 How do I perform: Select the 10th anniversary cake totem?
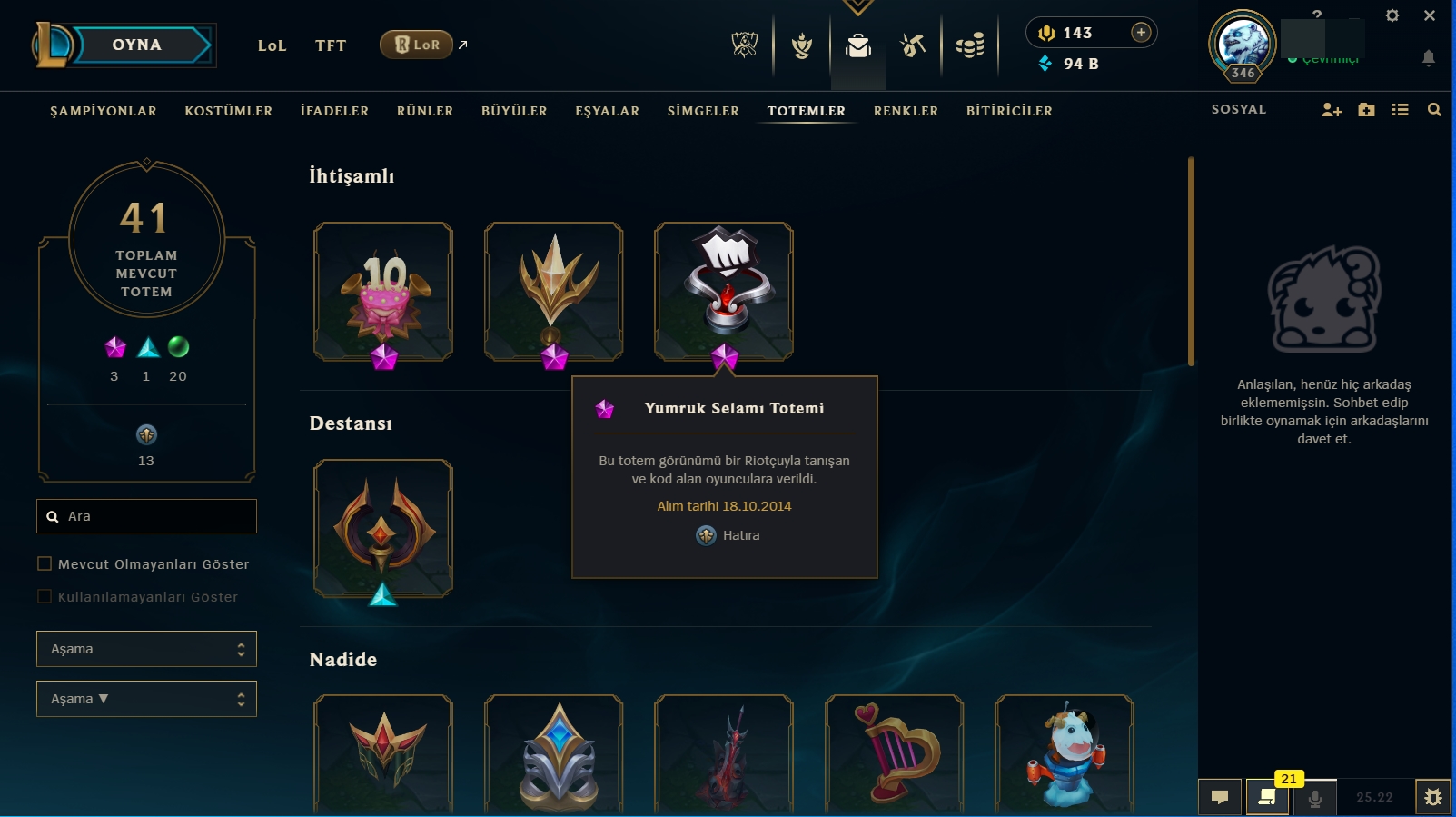pos(383,291)
